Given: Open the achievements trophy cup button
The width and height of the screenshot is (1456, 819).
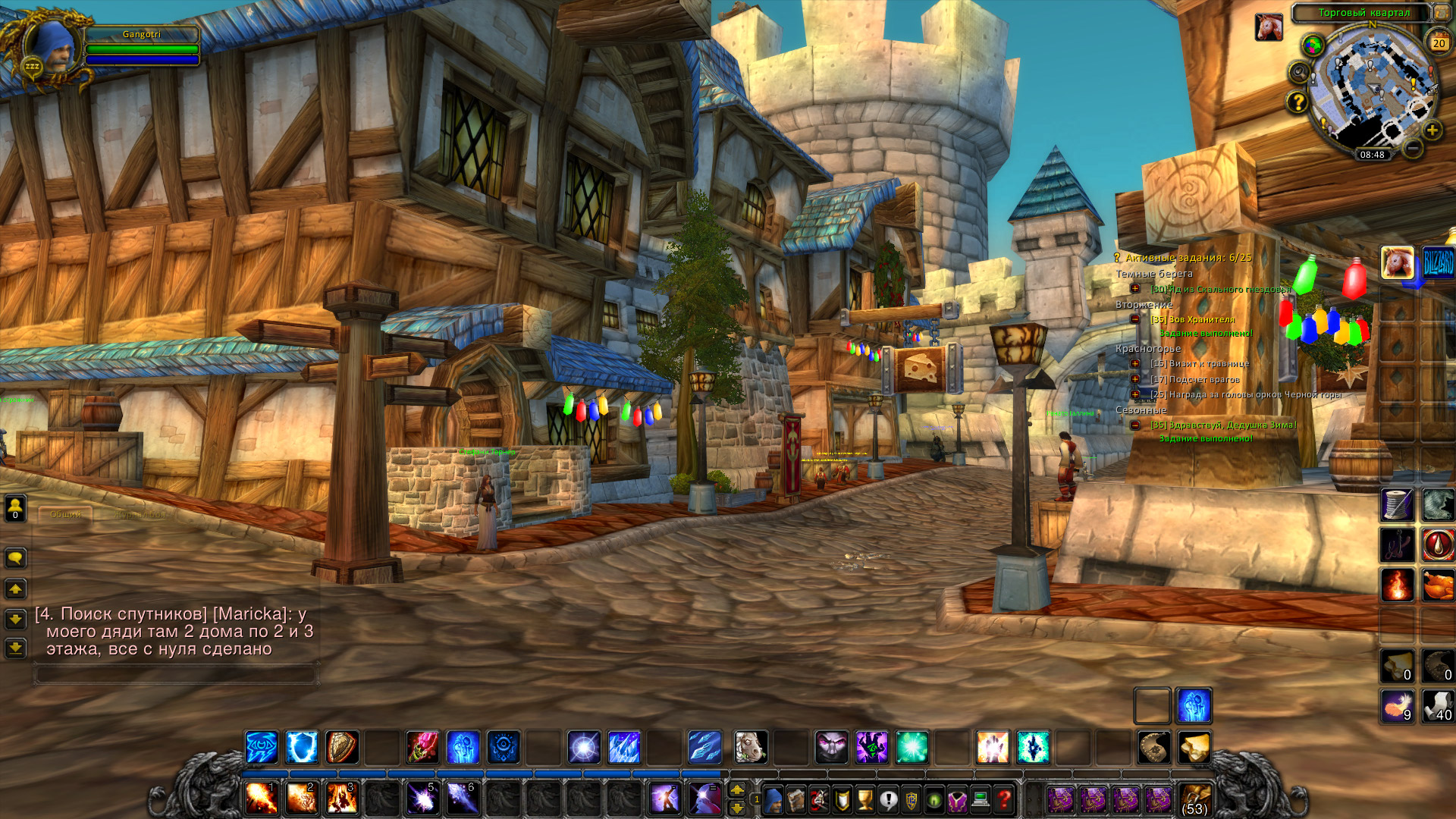Looking at the screenshot, I should 865,799.
